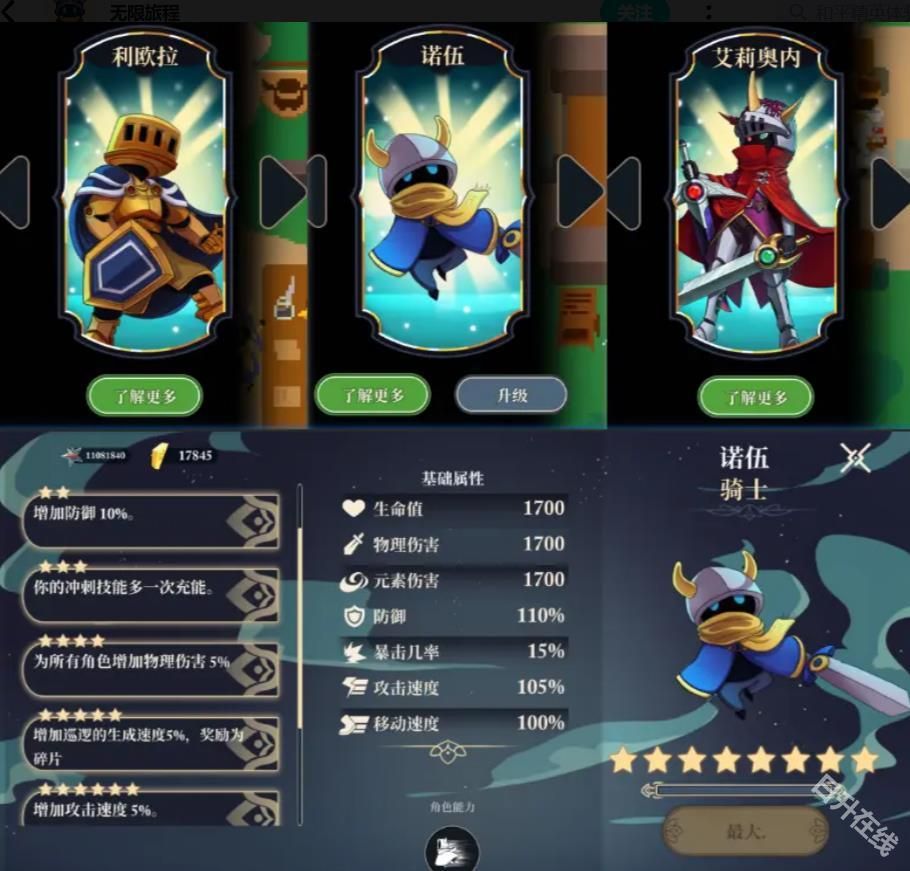Go back with the top-left arrow

[9, 12]
